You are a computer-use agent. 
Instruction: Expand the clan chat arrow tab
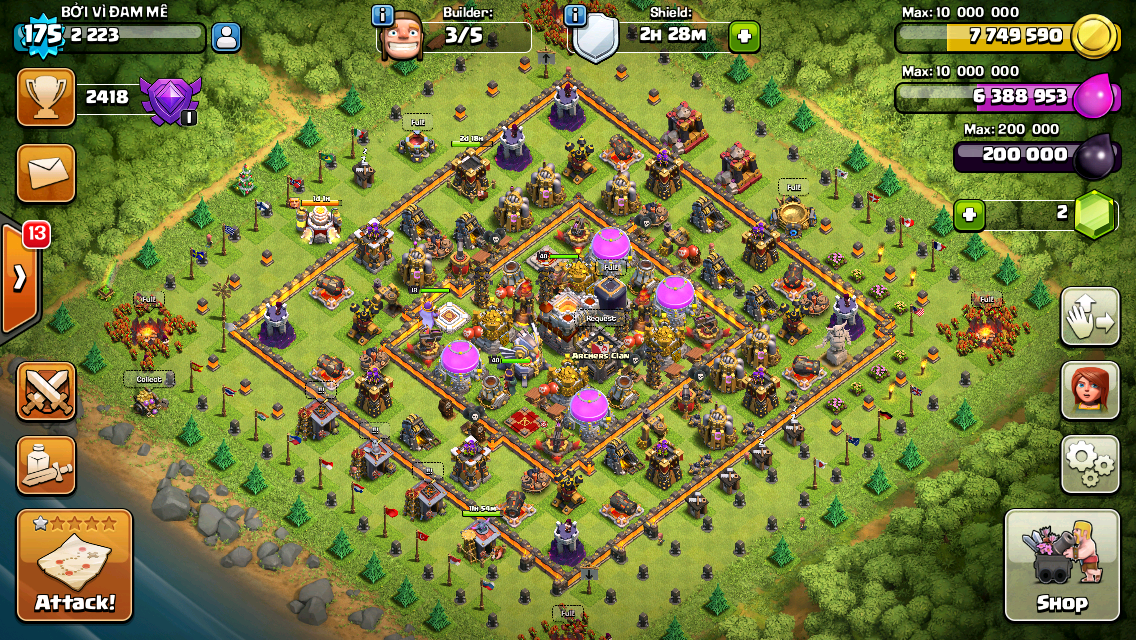tap(19, 278)
